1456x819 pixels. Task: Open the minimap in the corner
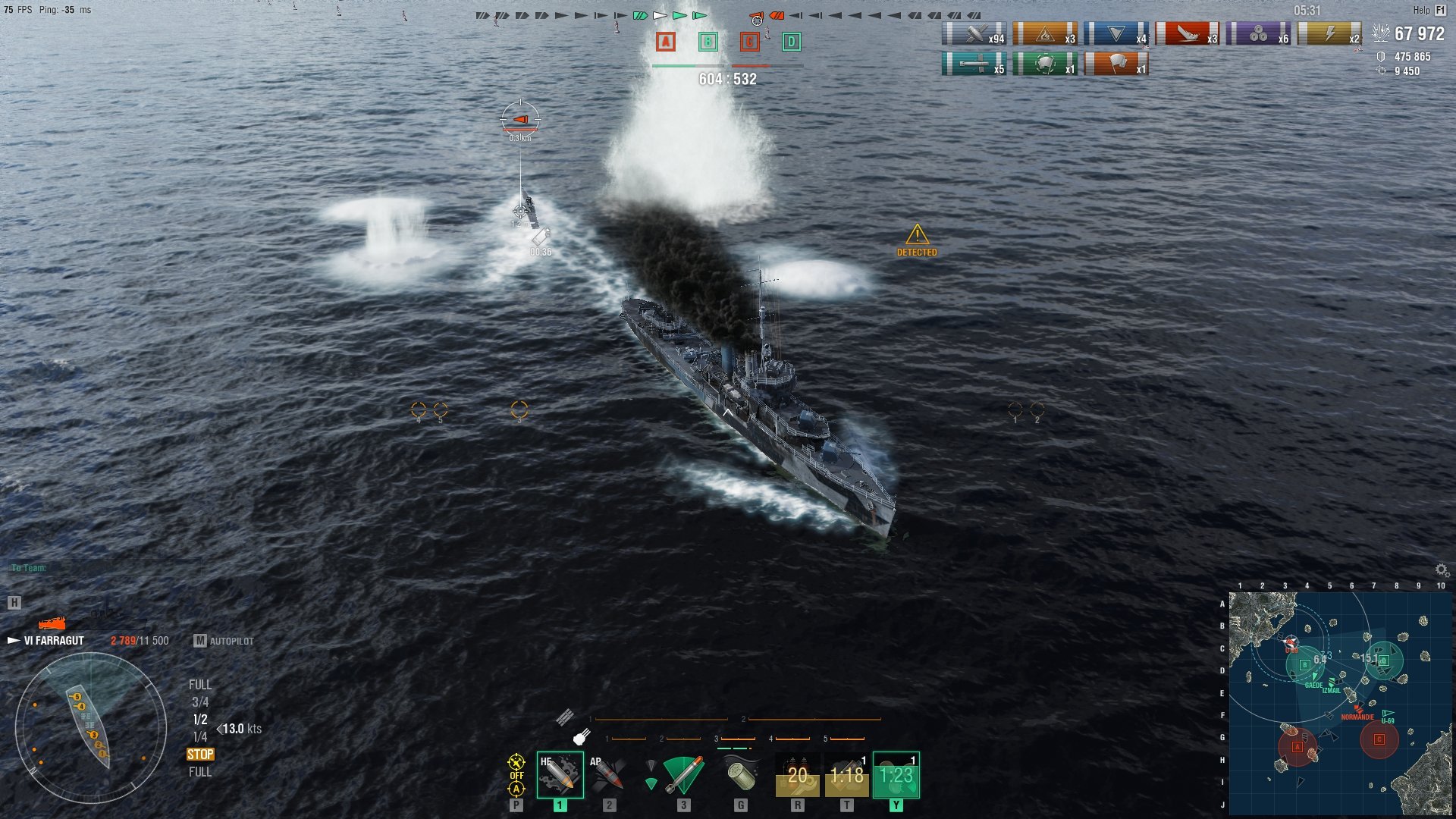pyautogui.click(x=1339, y=703)
